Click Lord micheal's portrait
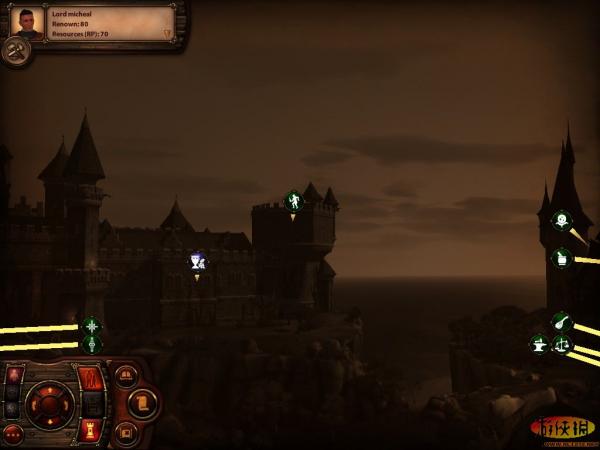This screenshot has height=450, width=600. coord(29,23)
